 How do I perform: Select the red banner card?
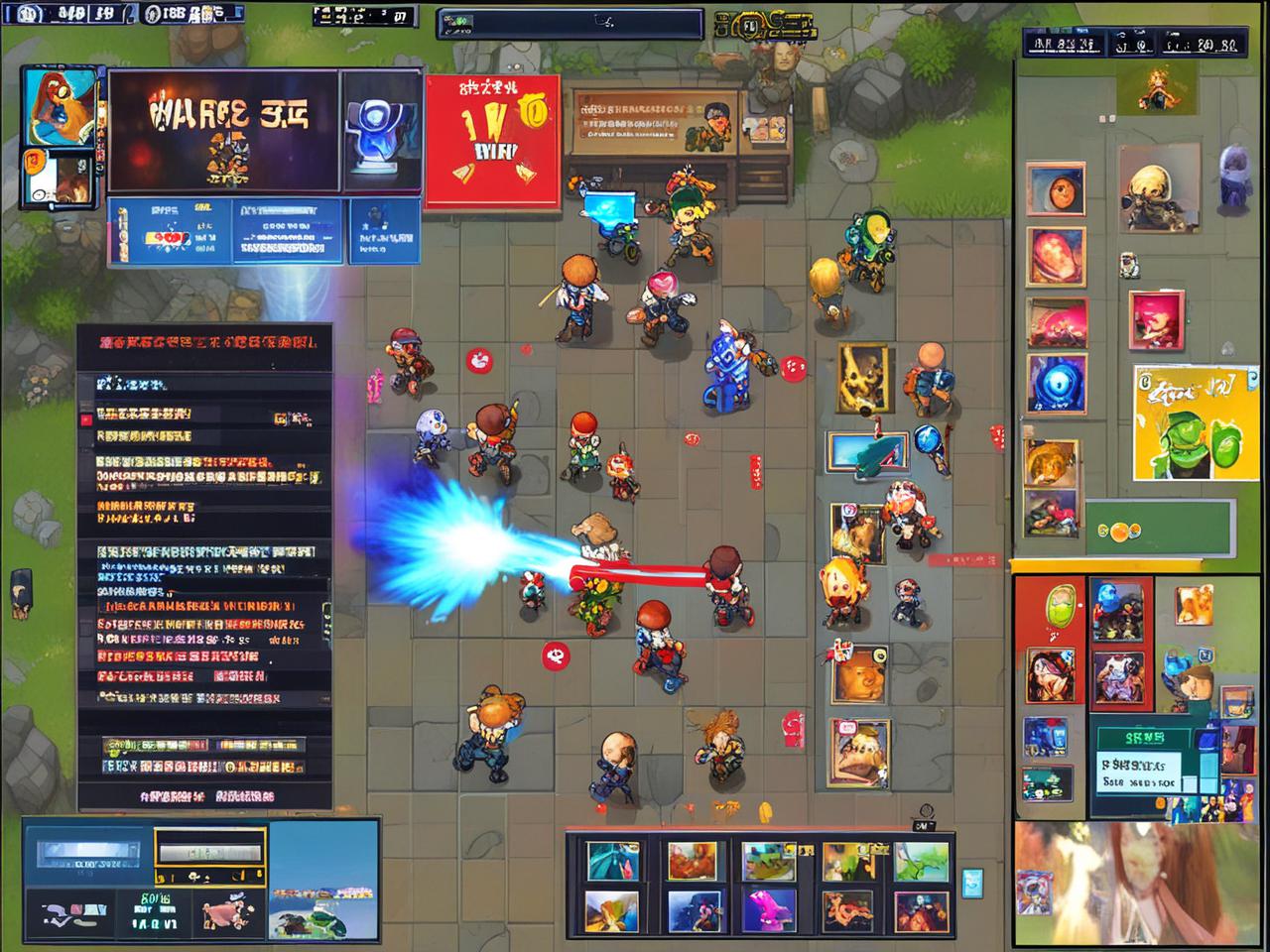[x=492, y=142]
